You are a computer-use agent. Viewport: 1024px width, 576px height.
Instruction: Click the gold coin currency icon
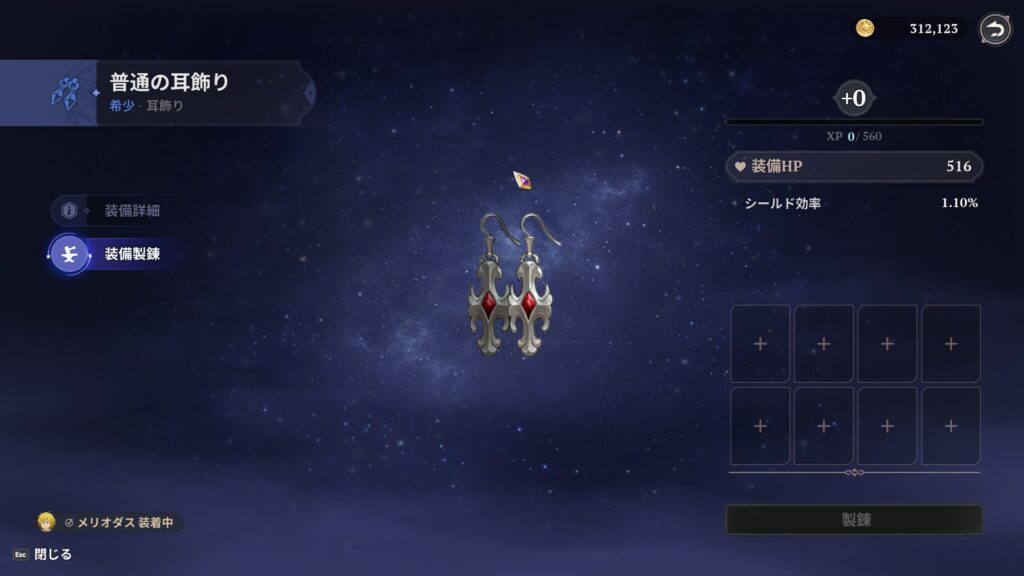click(x=865, y=29)
